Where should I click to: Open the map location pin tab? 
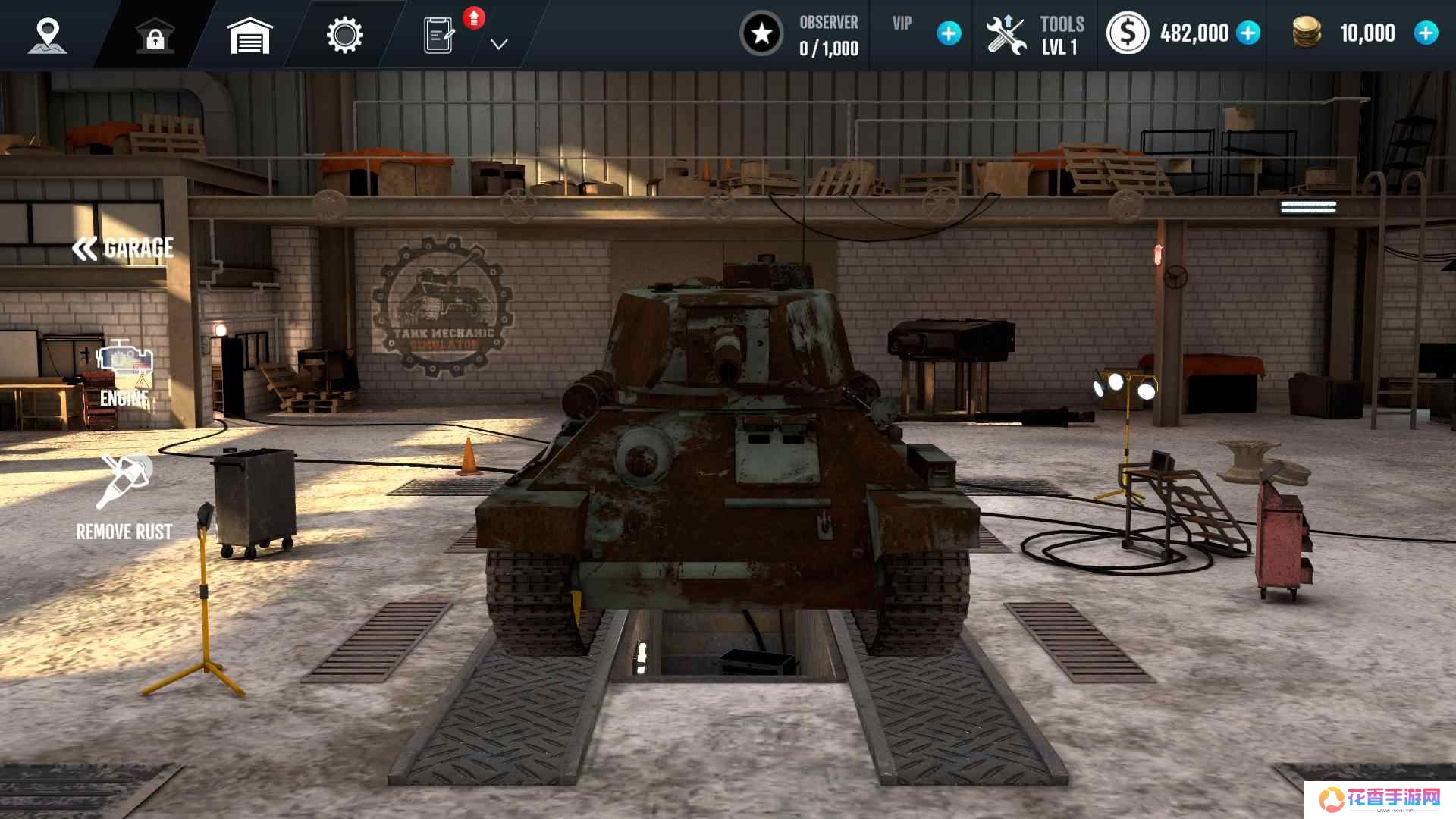(48, 36)
